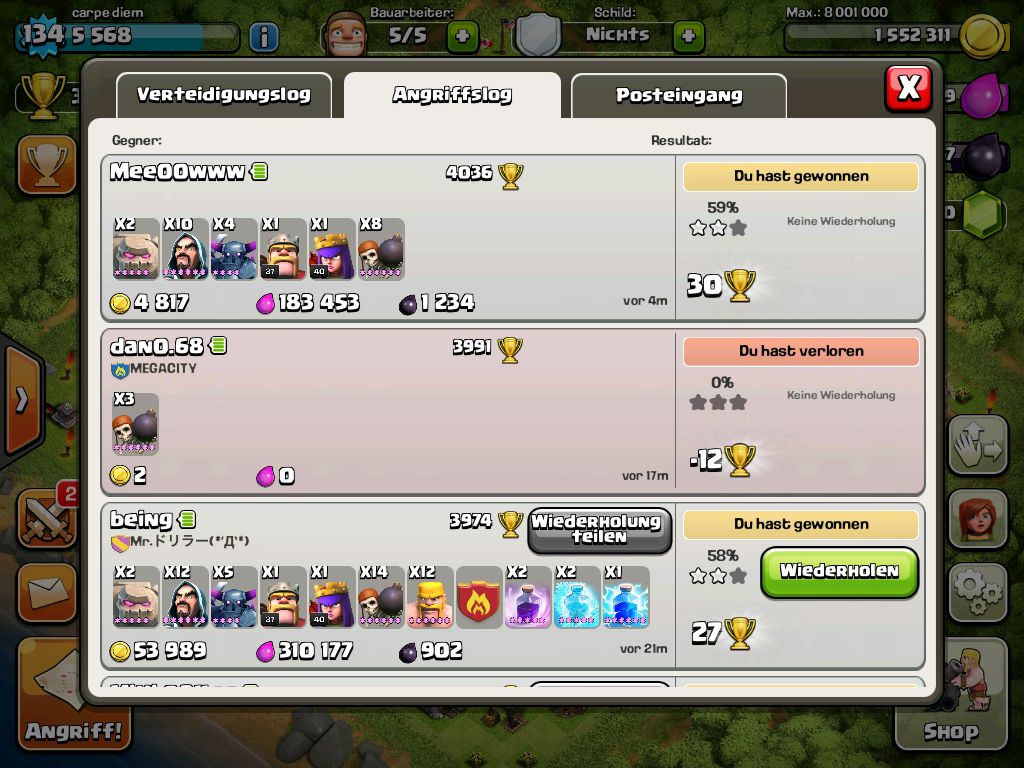Expand the side arrow chat panel
The height and width of the screenshot is (768, 1024).
click(x=20, y=400)
